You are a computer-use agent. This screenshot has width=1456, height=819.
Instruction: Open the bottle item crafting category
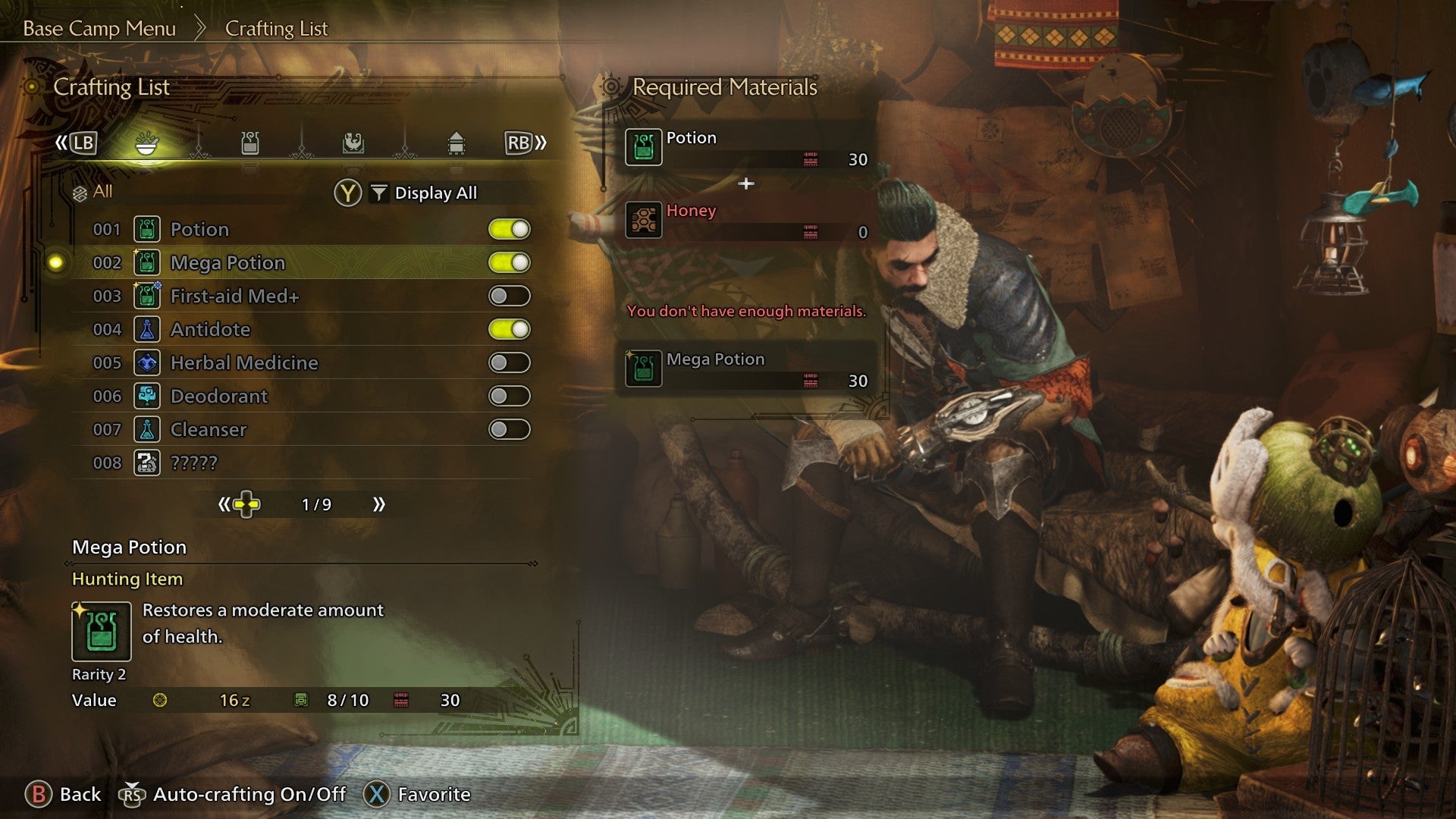coord(250,143)
